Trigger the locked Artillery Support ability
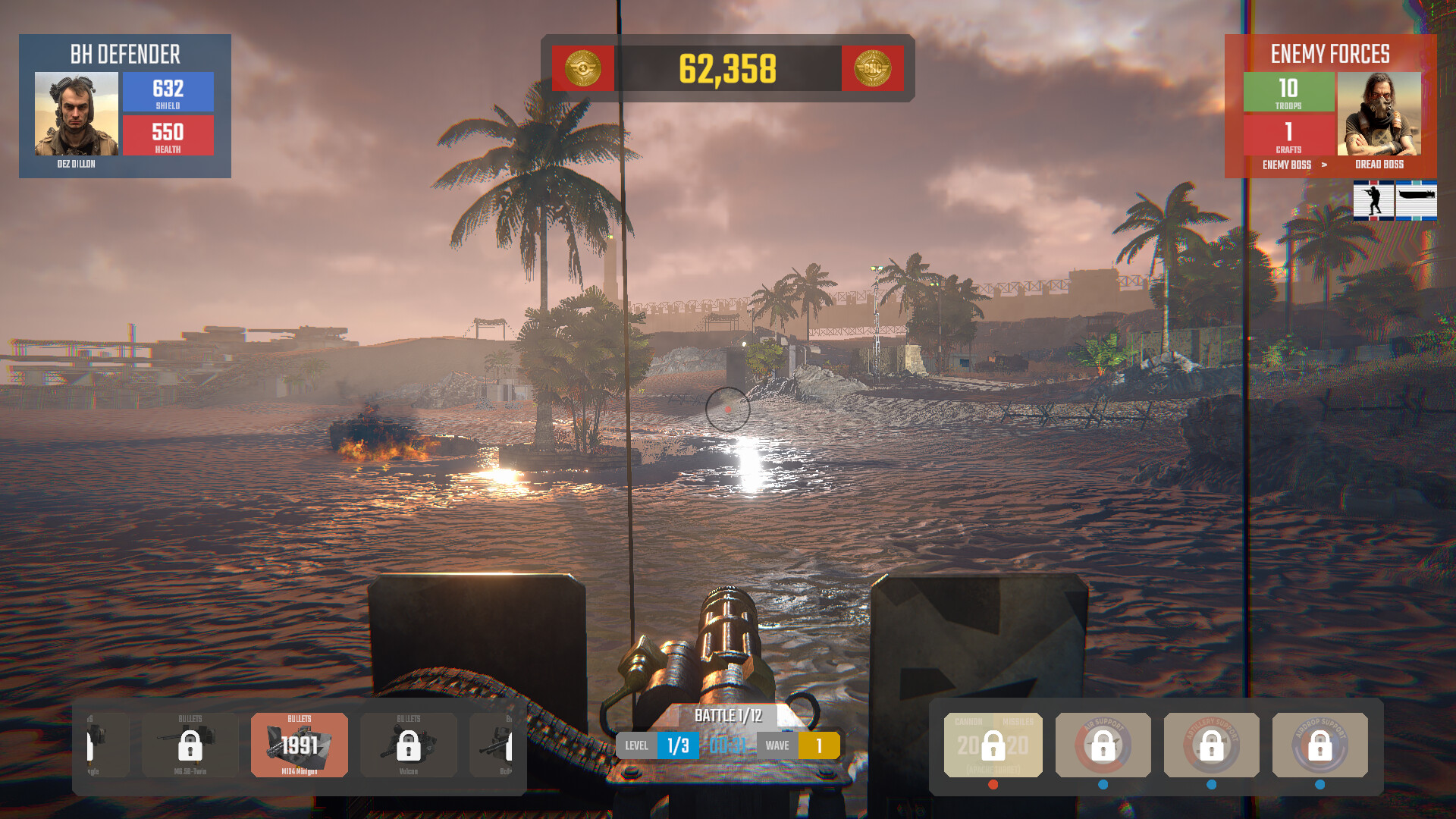Viewport: 1456px width, 819px height. click(x=1212, y=745)
